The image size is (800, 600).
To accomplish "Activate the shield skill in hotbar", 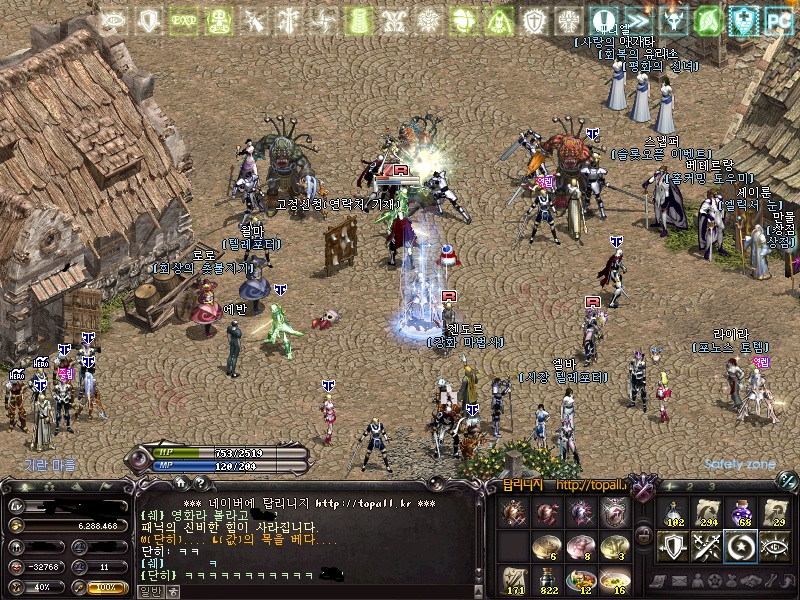I will [673, 546].
